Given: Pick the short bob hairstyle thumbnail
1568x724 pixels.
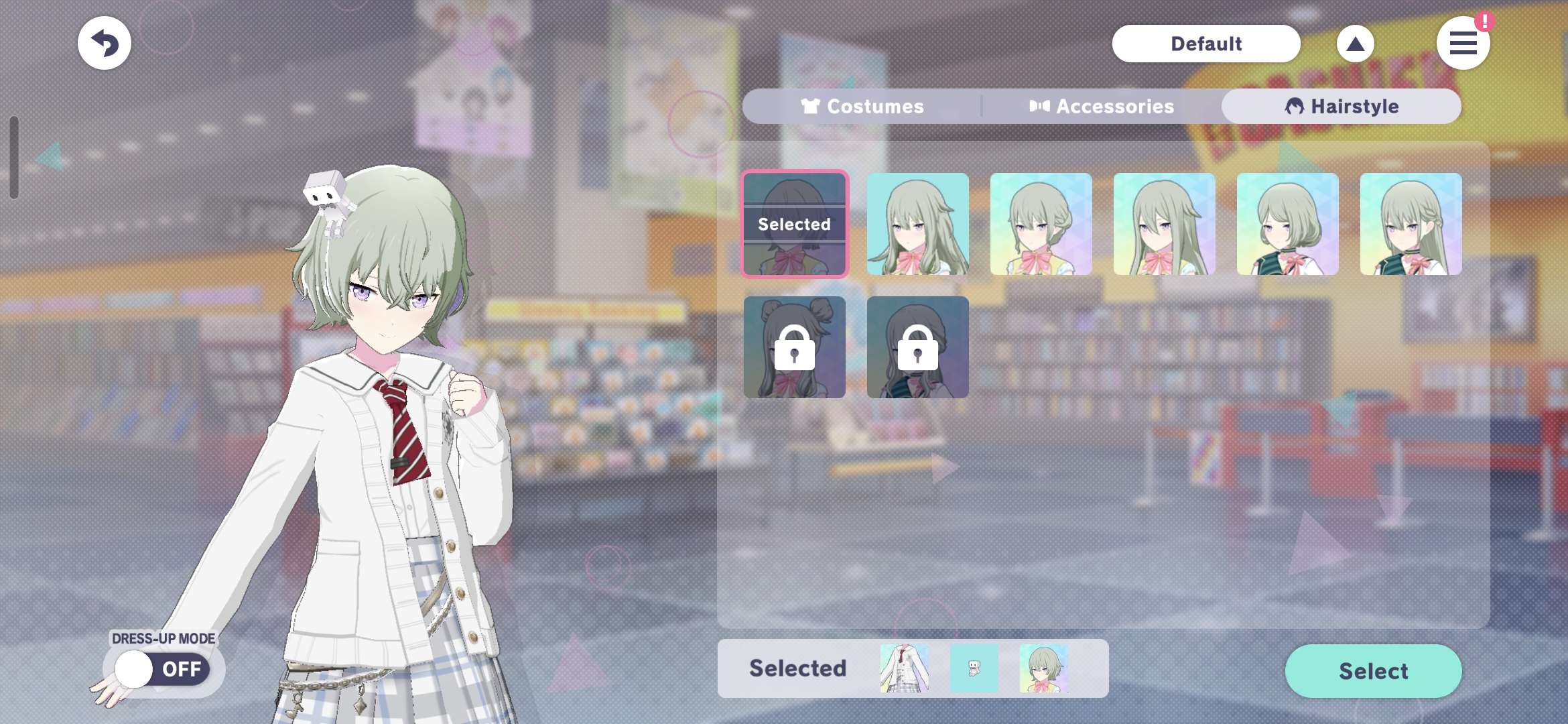Looking at the screenshot, I should coord(1287,224).
